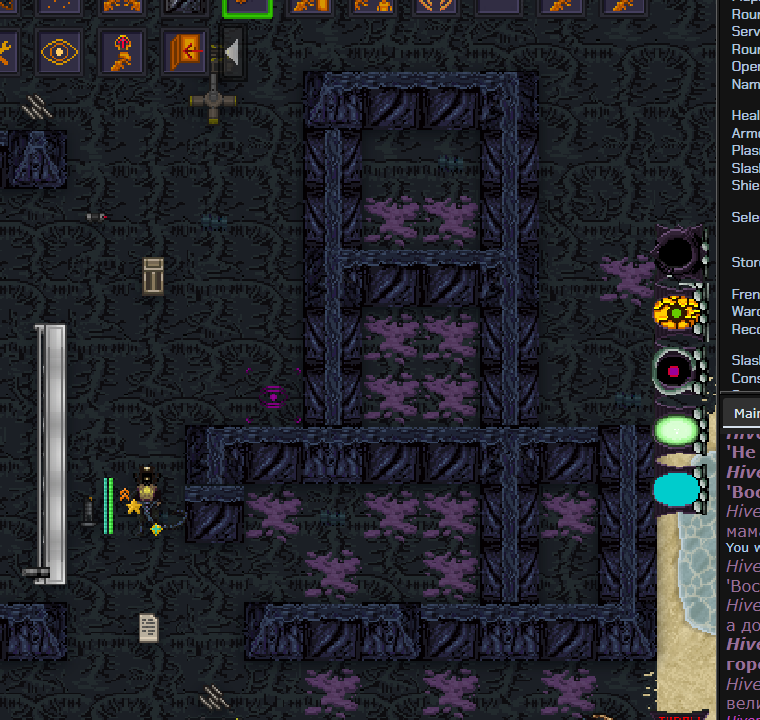This screenshot has height=720, width=760.
Task: Click the green-highlighted selected ability slot
Action: click(x=247, y=7)
